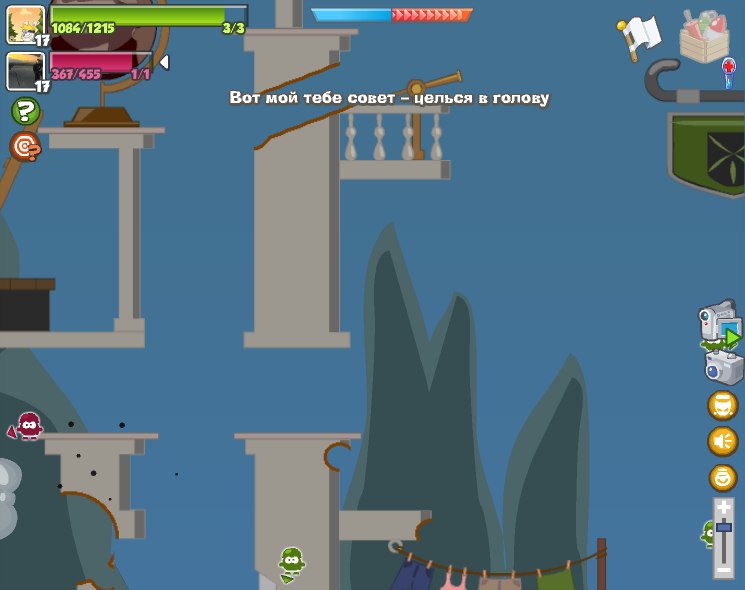Open the weapons crate inventory
The height and width of the screenshot is (590, 745).
[x=704, y=35]
